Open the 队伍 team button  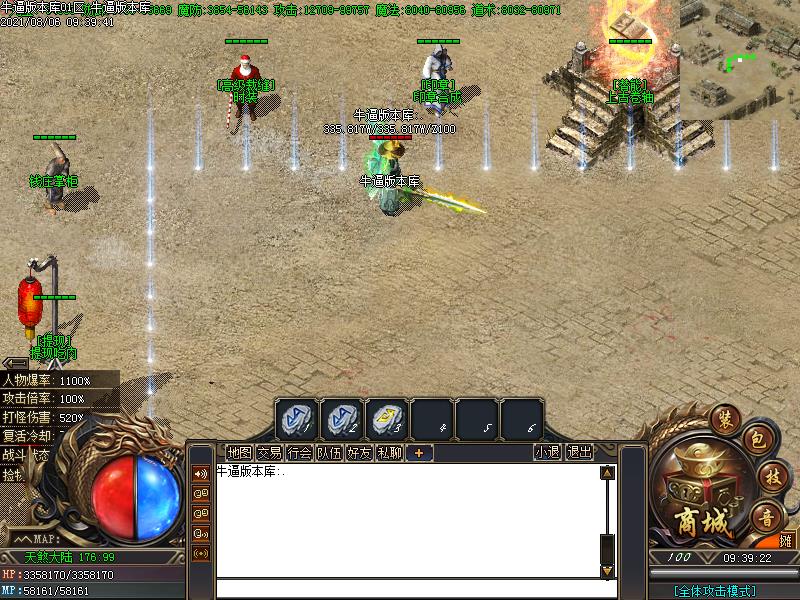point(329,453)
